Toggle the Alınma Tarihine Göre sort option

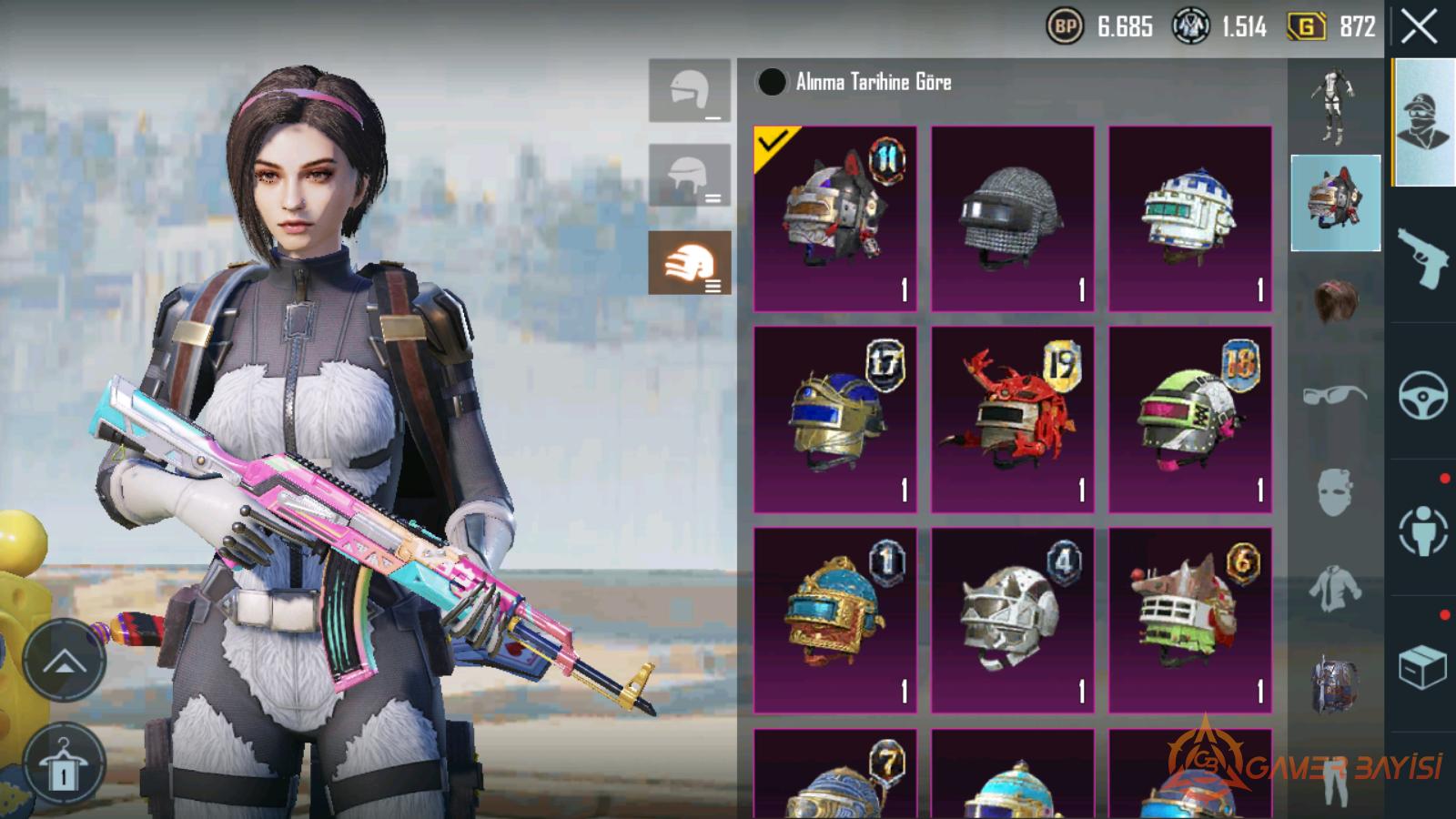[772, 83]
